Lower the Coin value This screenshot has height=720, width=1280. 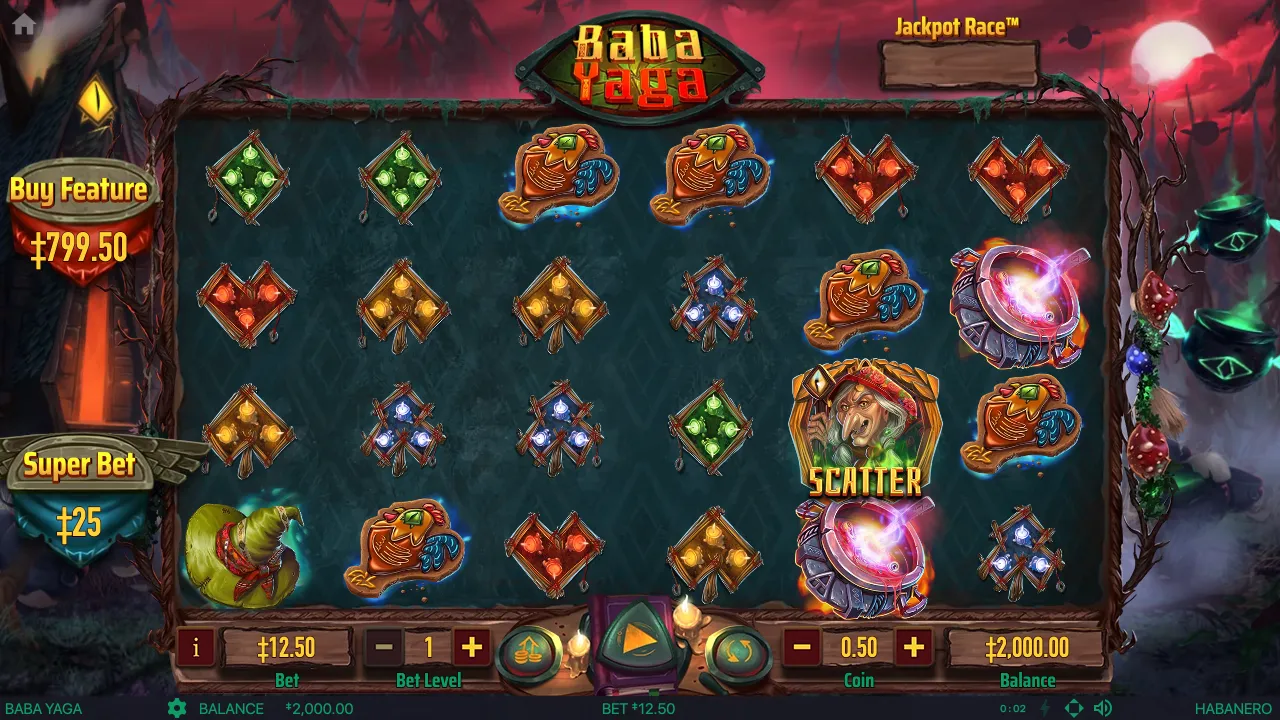pyautogui.click(x=802, y=647)
